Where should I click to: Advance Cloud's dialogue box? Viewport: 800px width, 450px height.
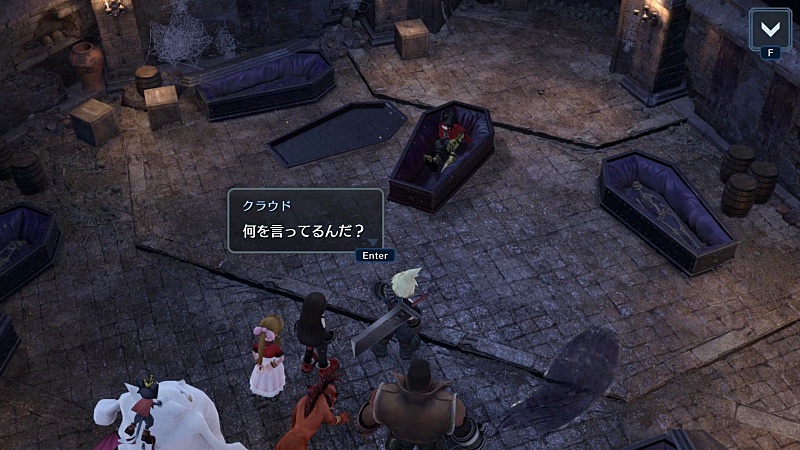(x=374, y=255)
